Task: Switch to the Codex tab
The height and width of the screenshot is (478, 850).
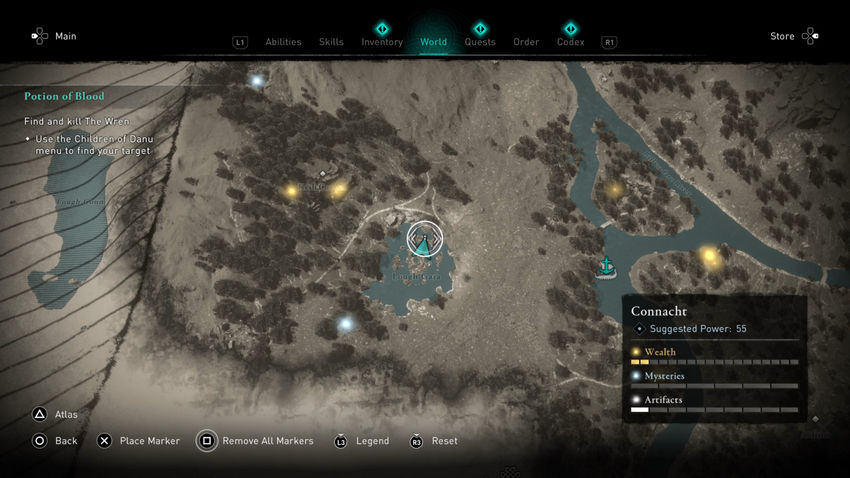Action: click(570, 42)
